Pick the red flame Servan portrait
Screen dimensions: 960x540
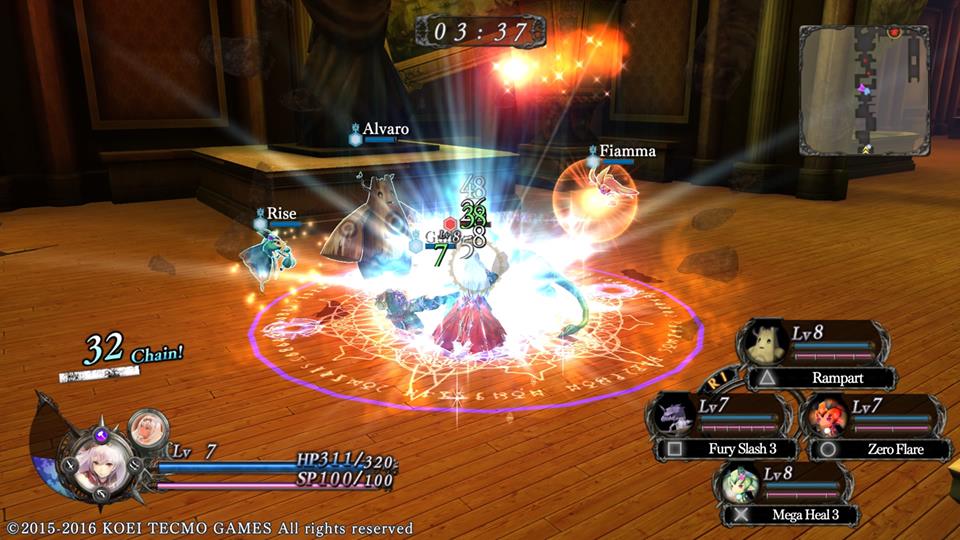(x=828, y=414)
